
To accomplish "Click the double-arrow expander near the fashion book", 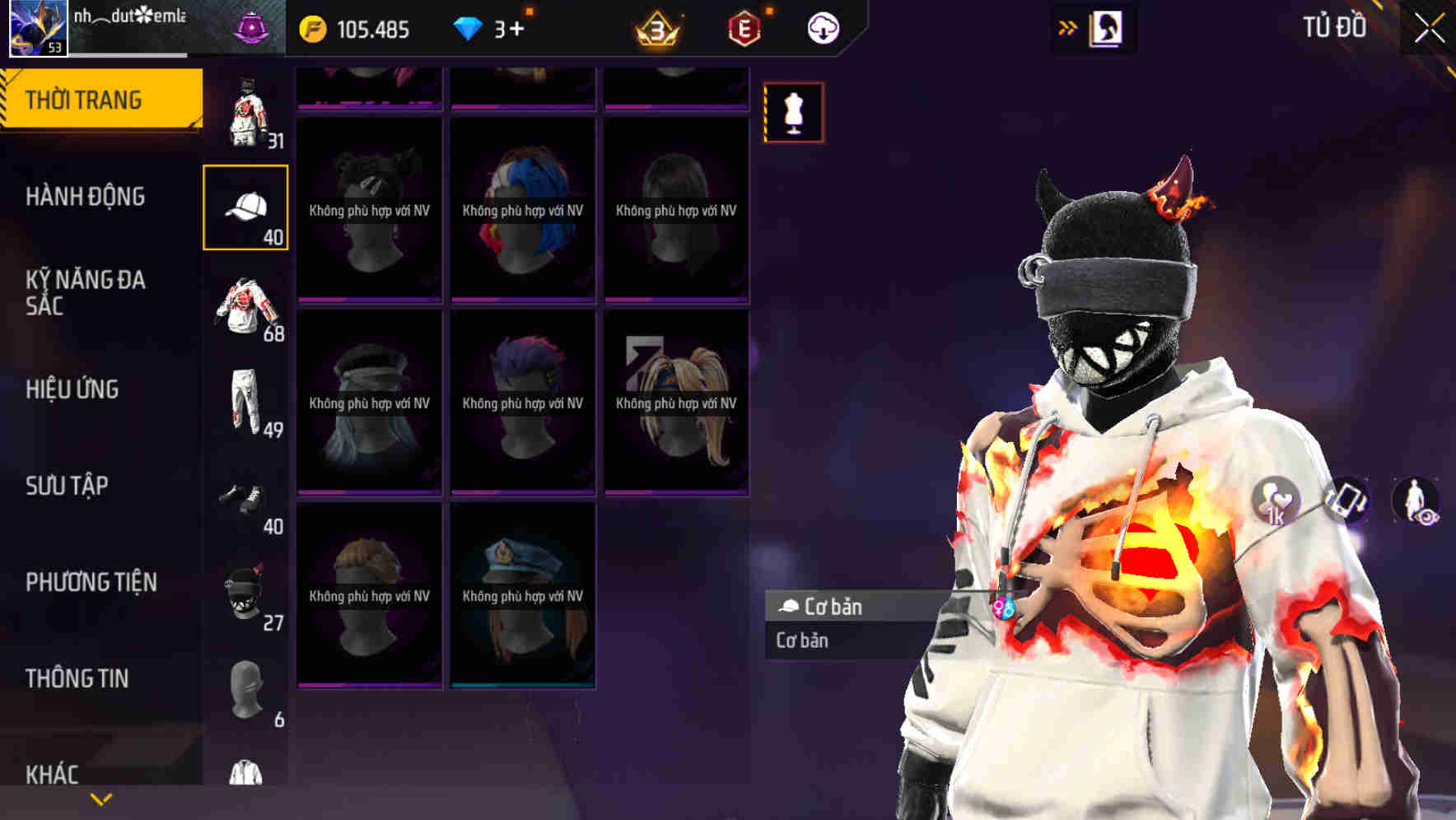I will pos(1066,27).
